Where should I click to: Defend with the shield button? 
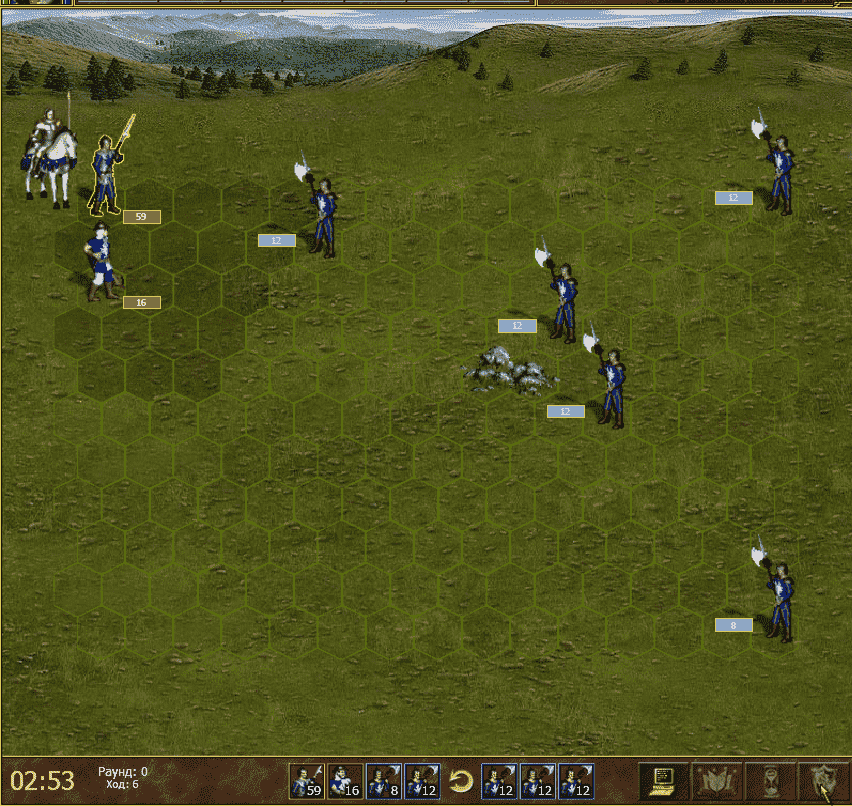click(823, 779)
